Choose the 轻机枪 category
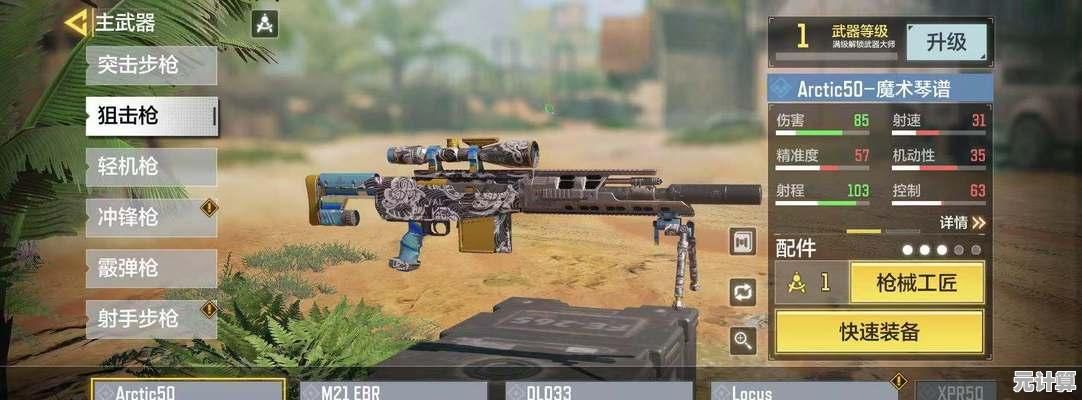Image resolution: width=1082 pixels, height=400 pixels. point(151,166)
